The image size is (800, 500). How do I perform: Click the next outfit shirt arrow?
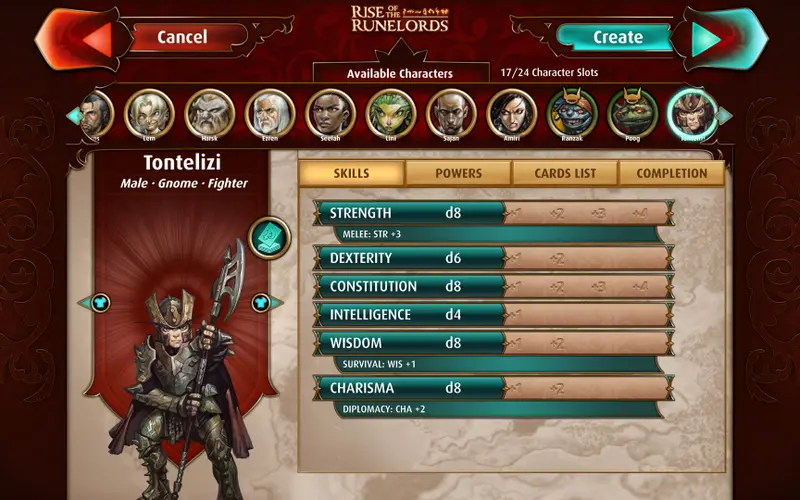pos(261,302)
